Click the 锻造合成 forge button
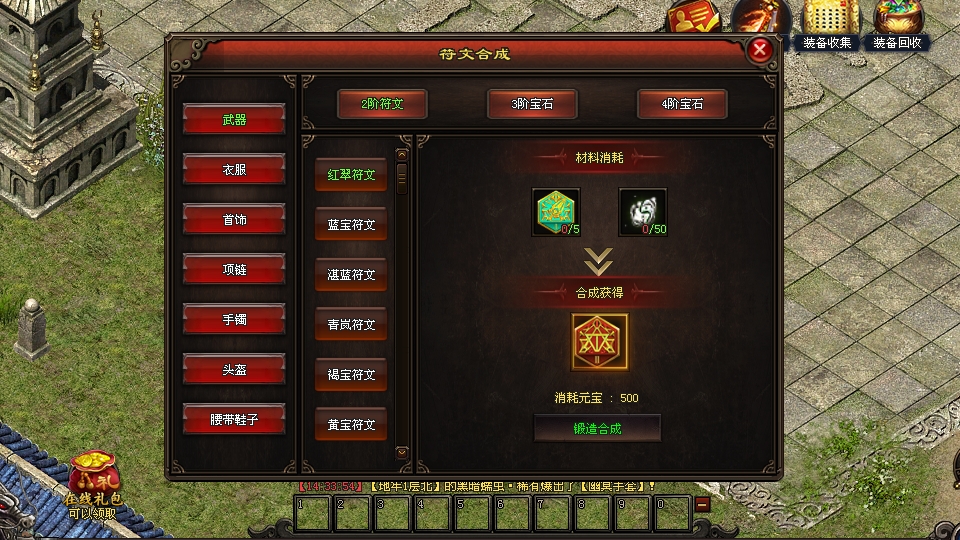The height and width of the screenshot is (540, 960). coord(597,428)
